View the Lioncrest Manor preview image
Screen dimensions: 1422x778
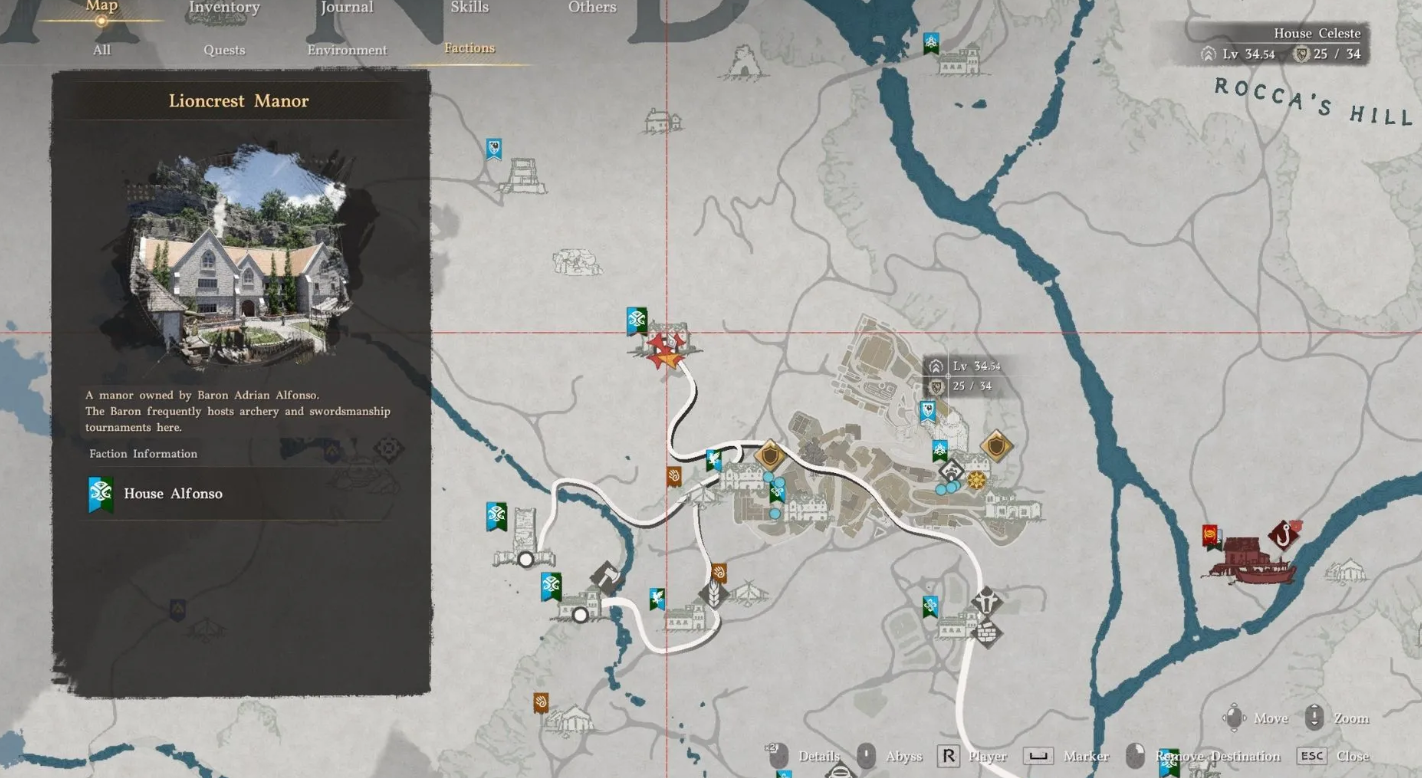pos(240,255)
